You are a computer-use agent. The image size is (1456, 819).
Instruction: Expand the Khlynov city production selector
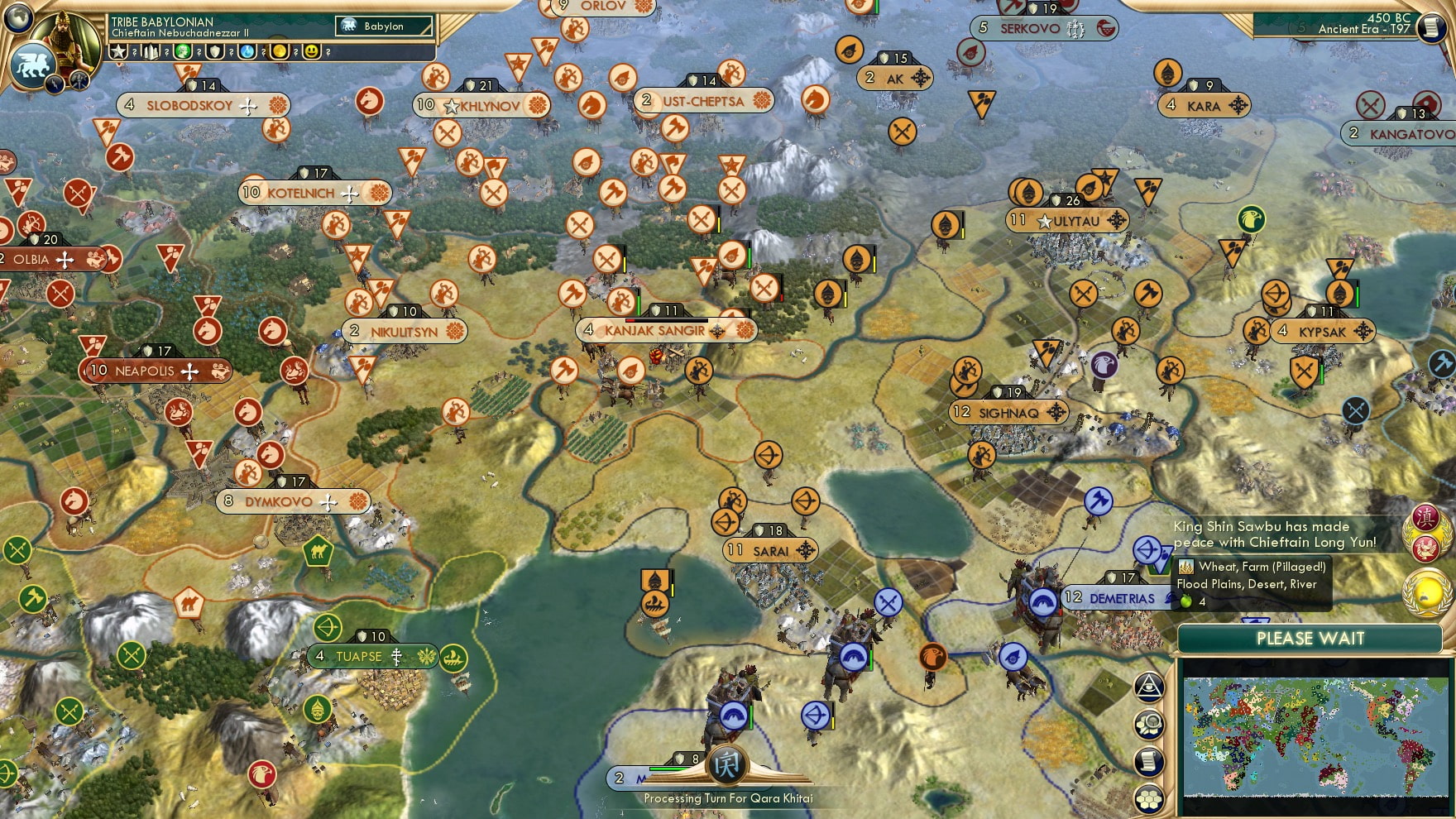click(x=539, y=106)
